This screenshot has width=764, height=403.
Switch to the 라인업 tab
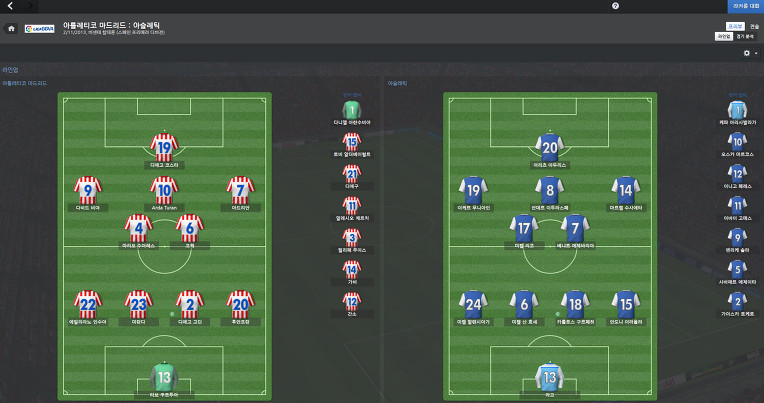click(724, 36)
